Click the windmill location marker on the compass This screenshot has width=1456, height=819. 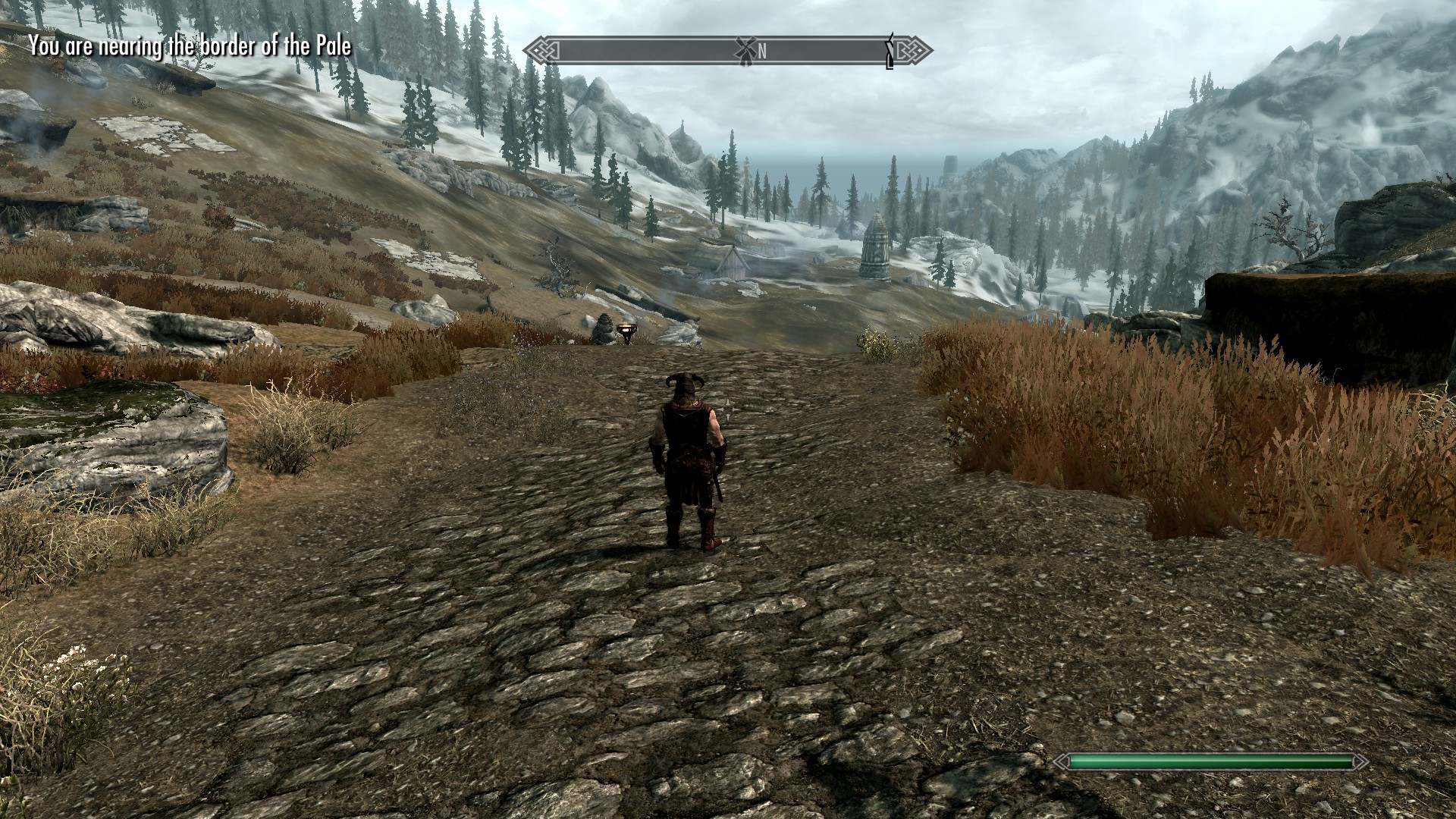coord(744,50)
